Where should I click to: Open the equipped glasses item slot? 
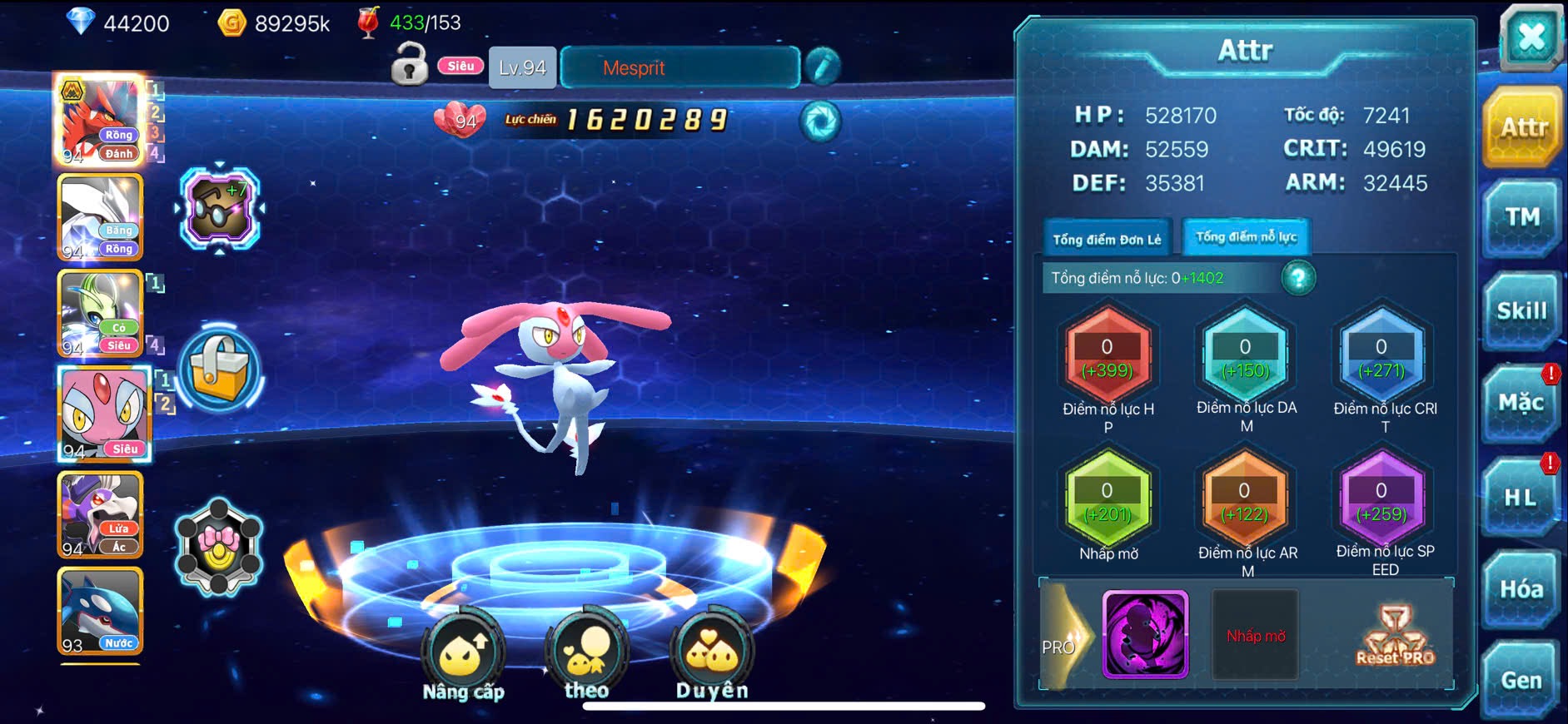pyautogui.click(x=220, y=208)
